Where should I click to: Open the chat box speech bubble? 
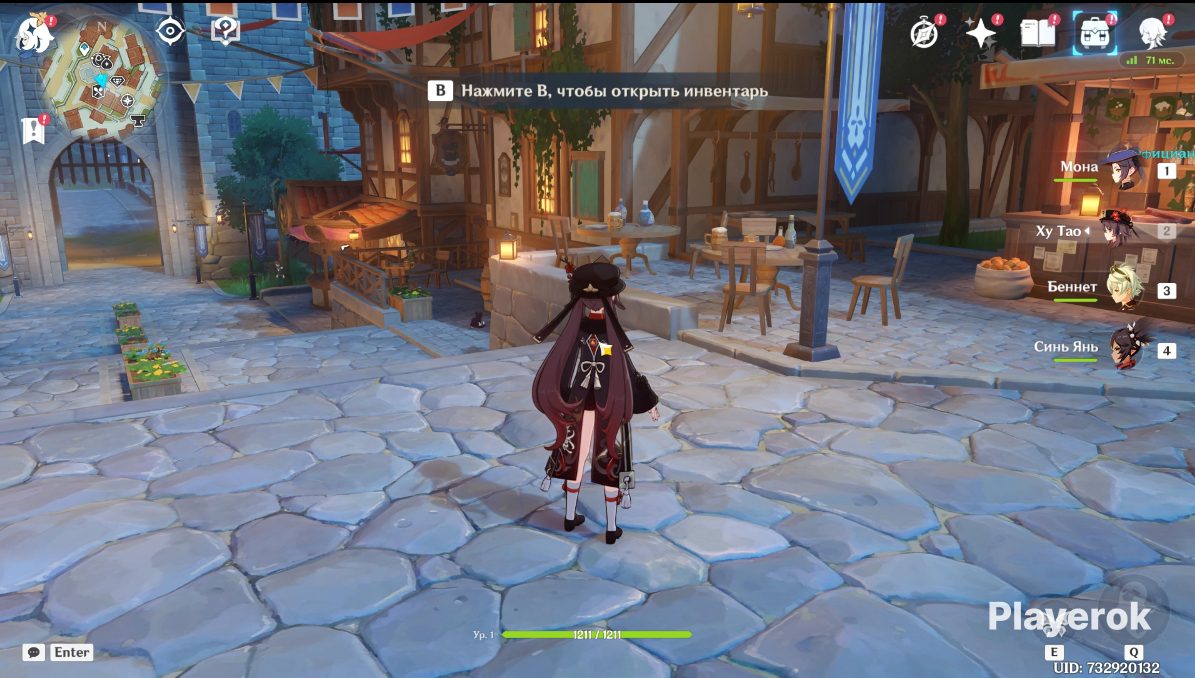pyautogui.click(x=34, y=652)
